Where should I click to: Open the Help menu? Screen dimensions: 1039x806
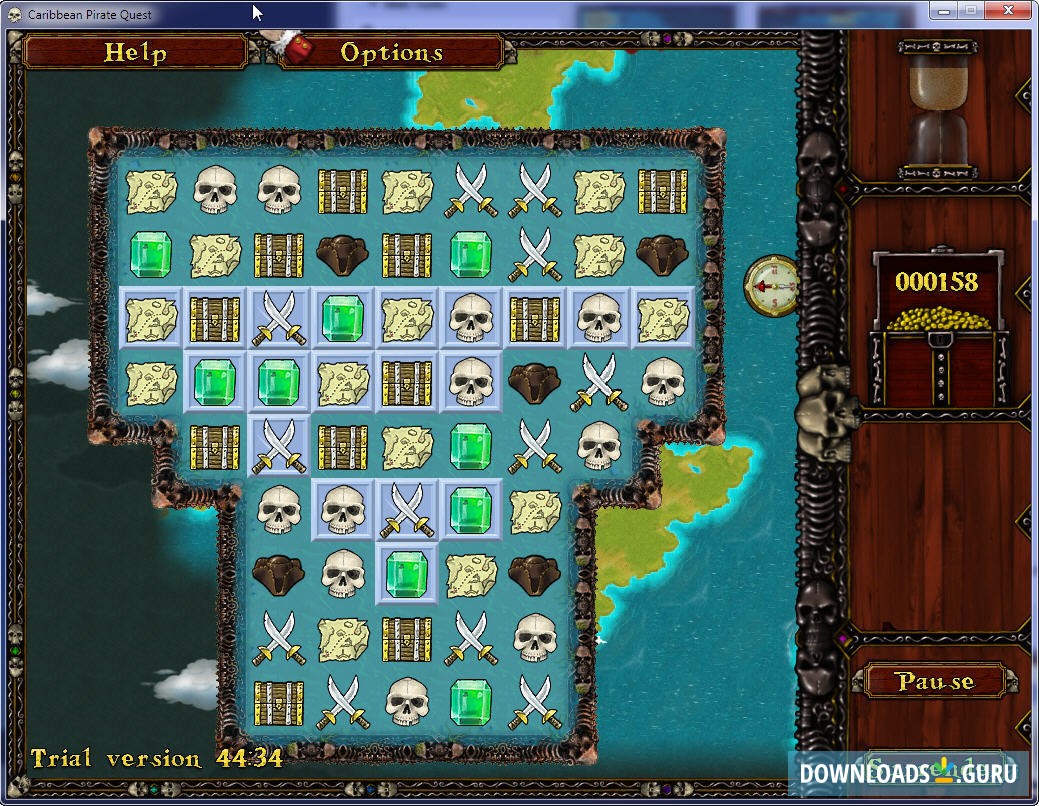(x=135, y=52)
